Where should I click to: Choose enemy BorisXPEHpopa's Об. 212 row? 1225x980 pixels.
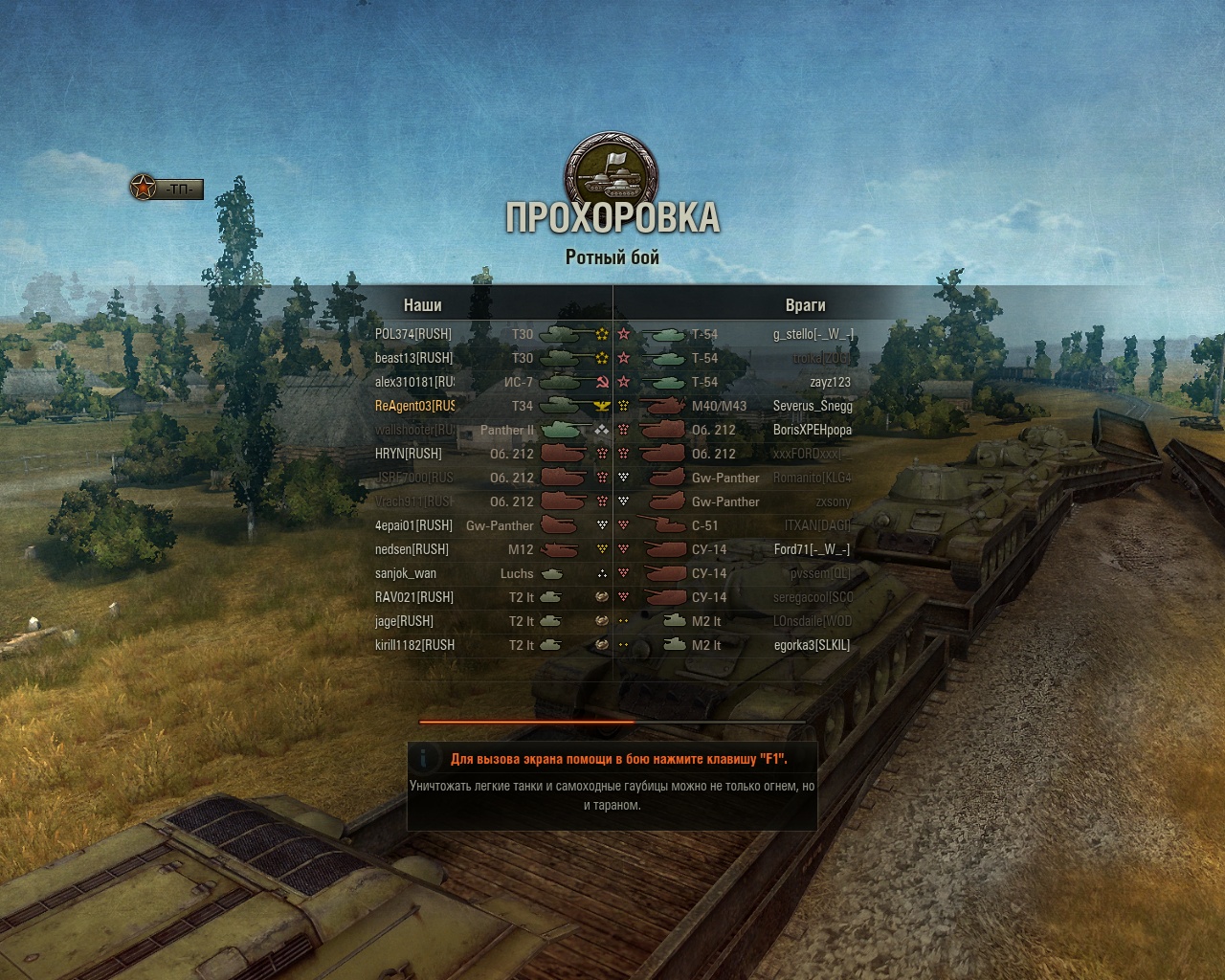(813, 430)
